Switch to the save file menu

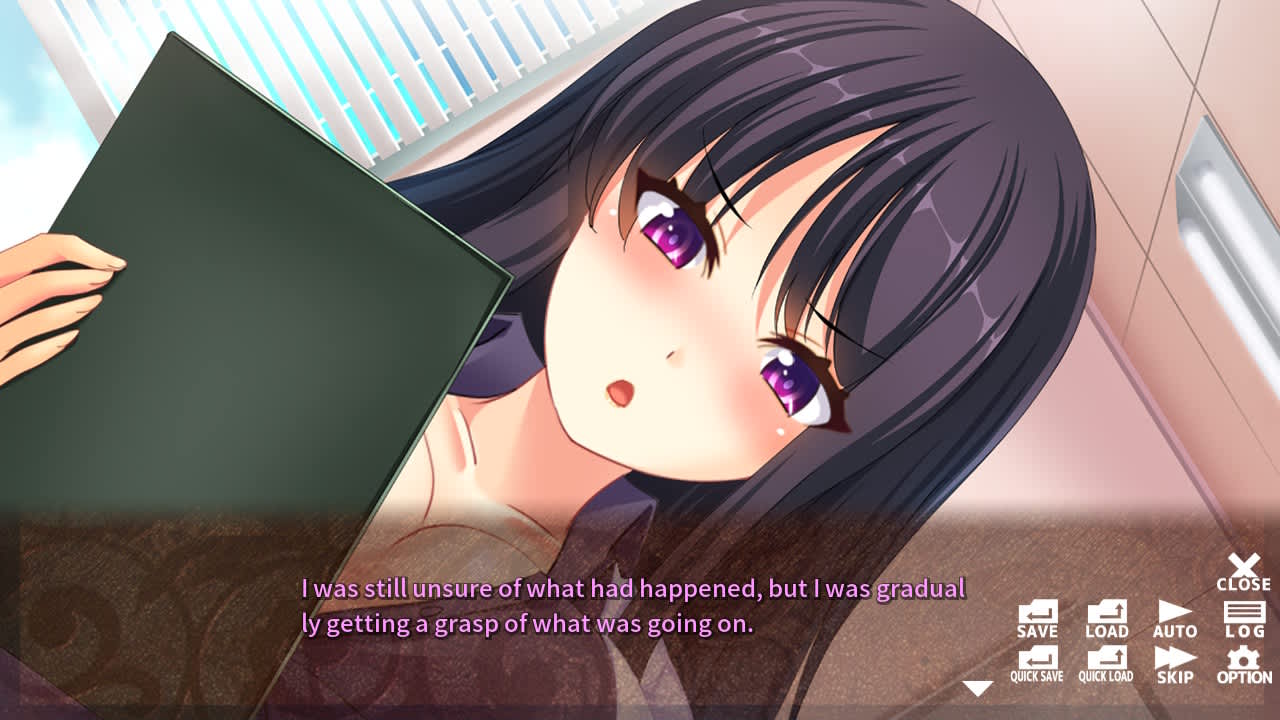[x=1039, y=618]
